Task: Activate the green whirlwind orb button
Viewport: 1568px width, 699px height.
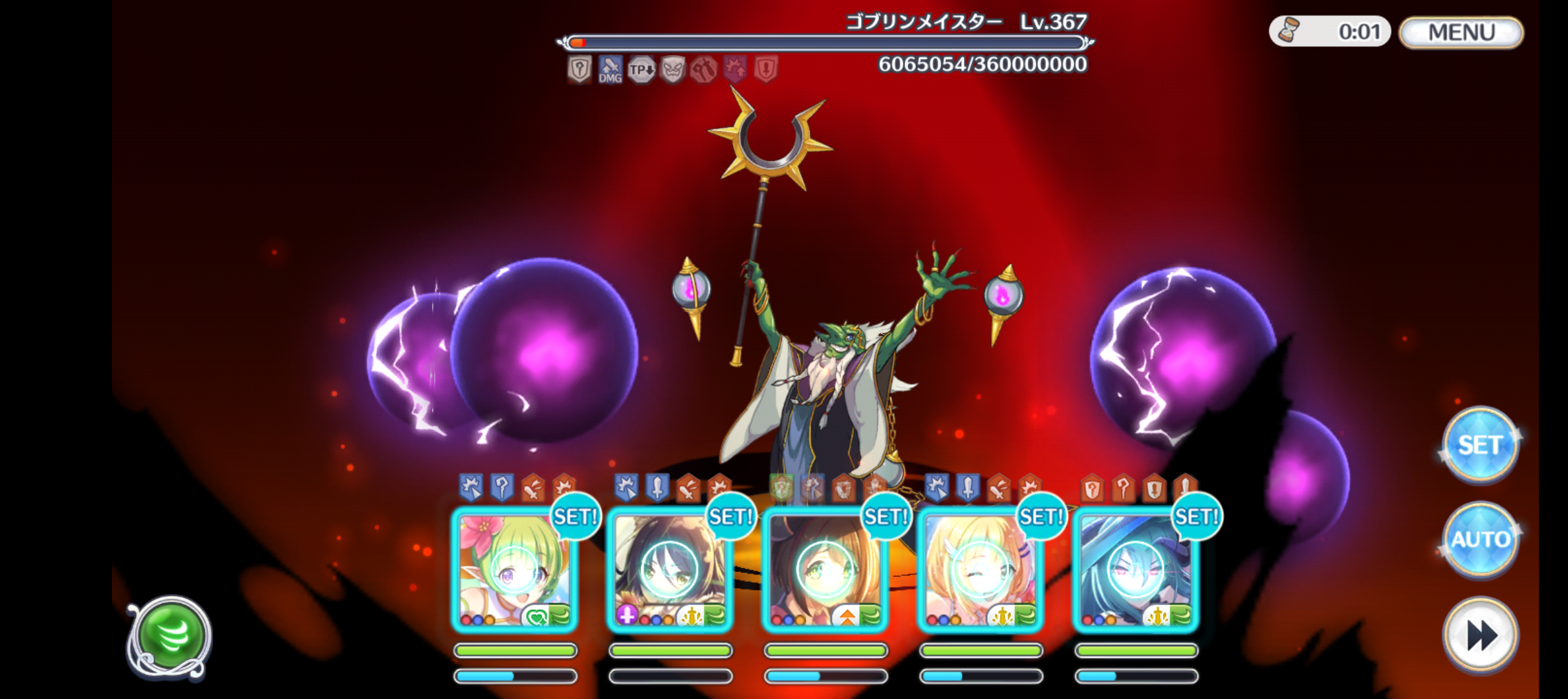Action: coord(170,637)
